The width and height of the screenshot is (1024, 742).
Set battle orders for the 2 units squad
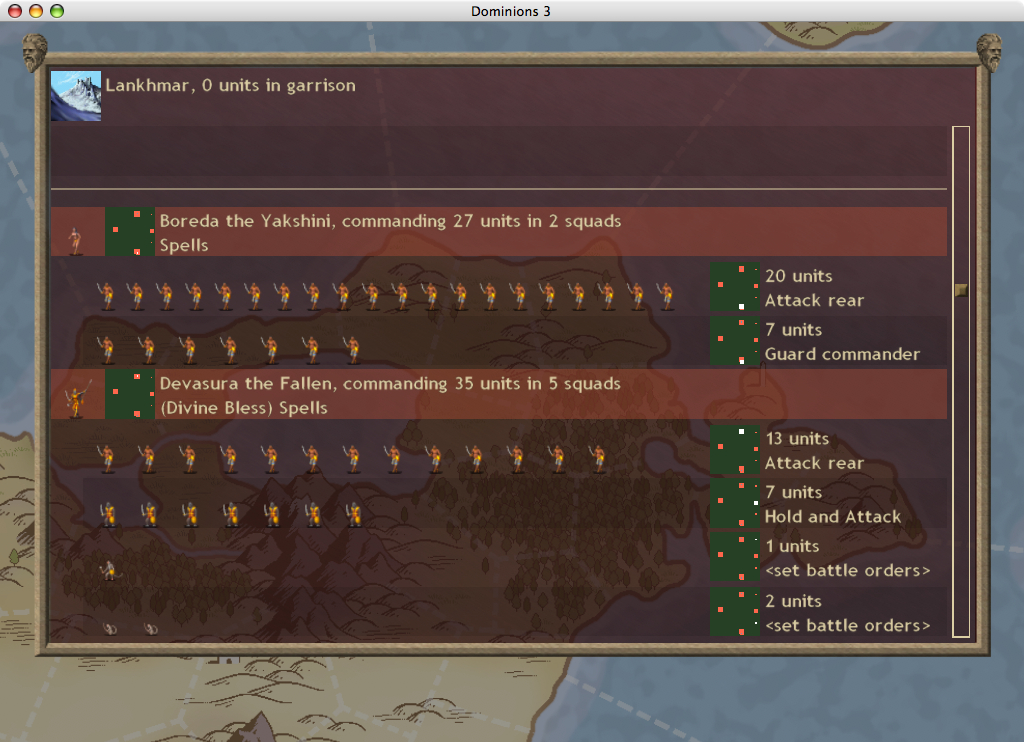(847, 626)
